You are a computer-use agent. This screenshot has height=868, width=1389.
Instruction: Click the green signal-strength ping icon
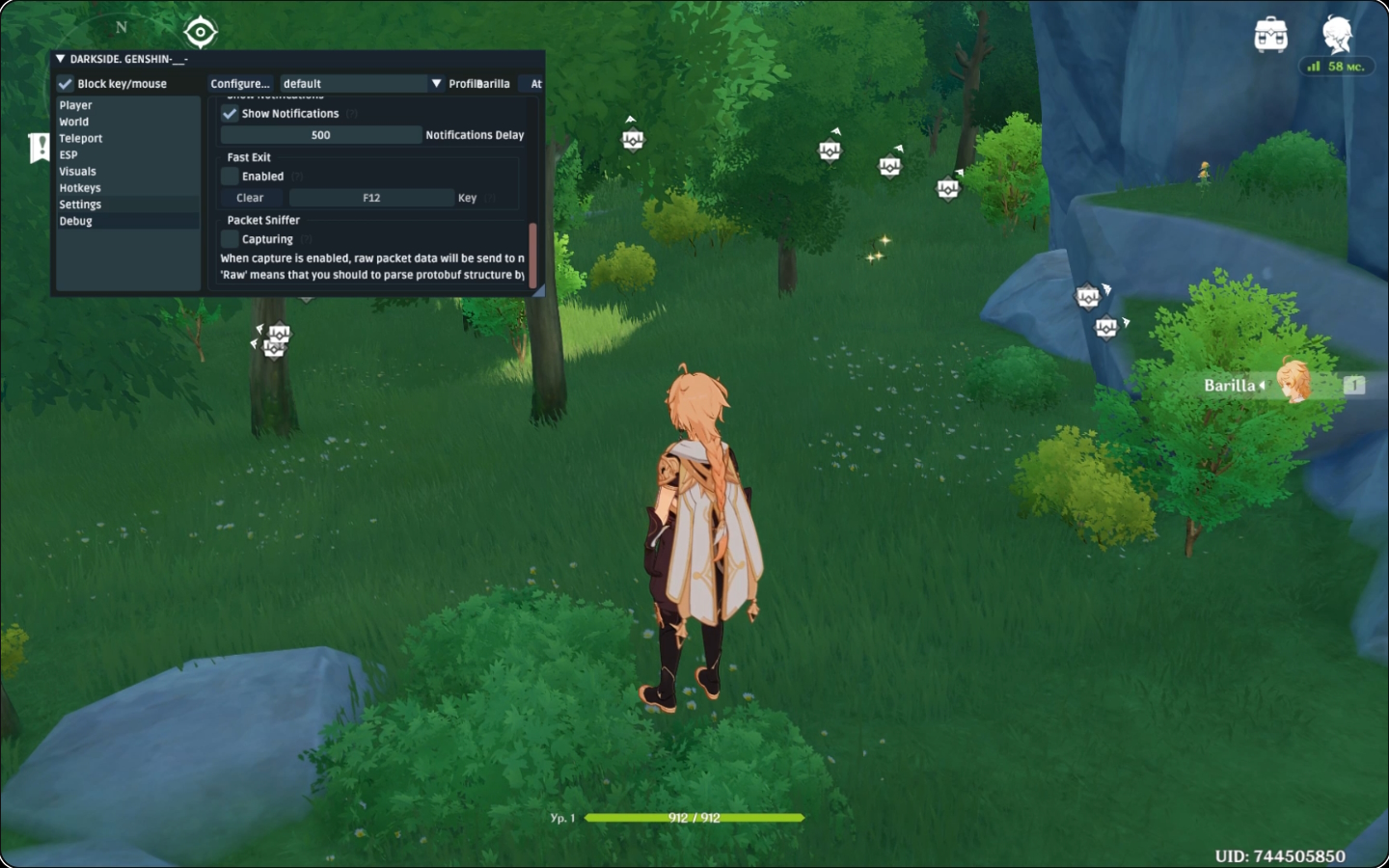1313,67
